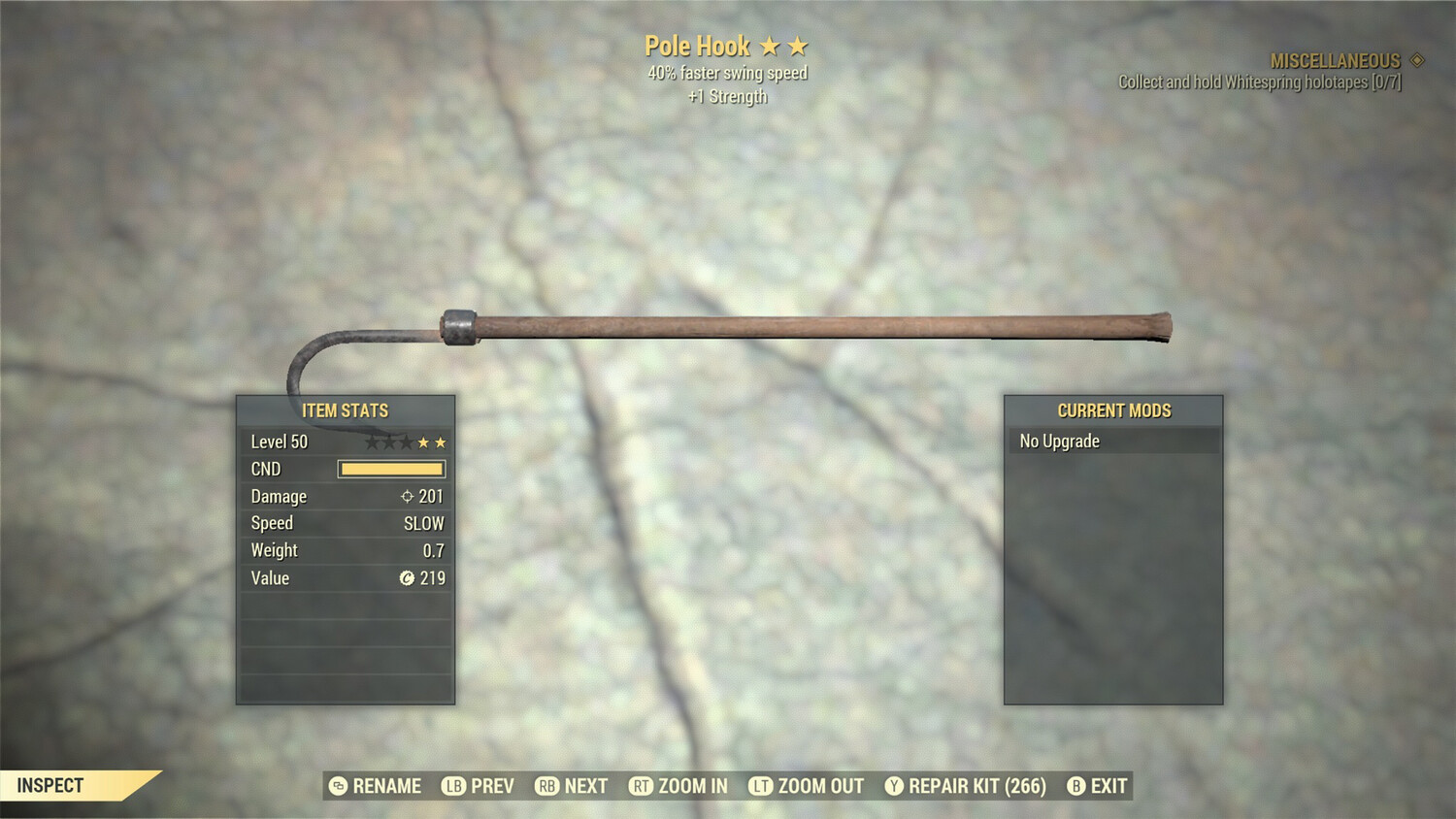The image size is (1456, 819).
Task: Switch to the INSPECT tab
Action: [x=49, y=786]
